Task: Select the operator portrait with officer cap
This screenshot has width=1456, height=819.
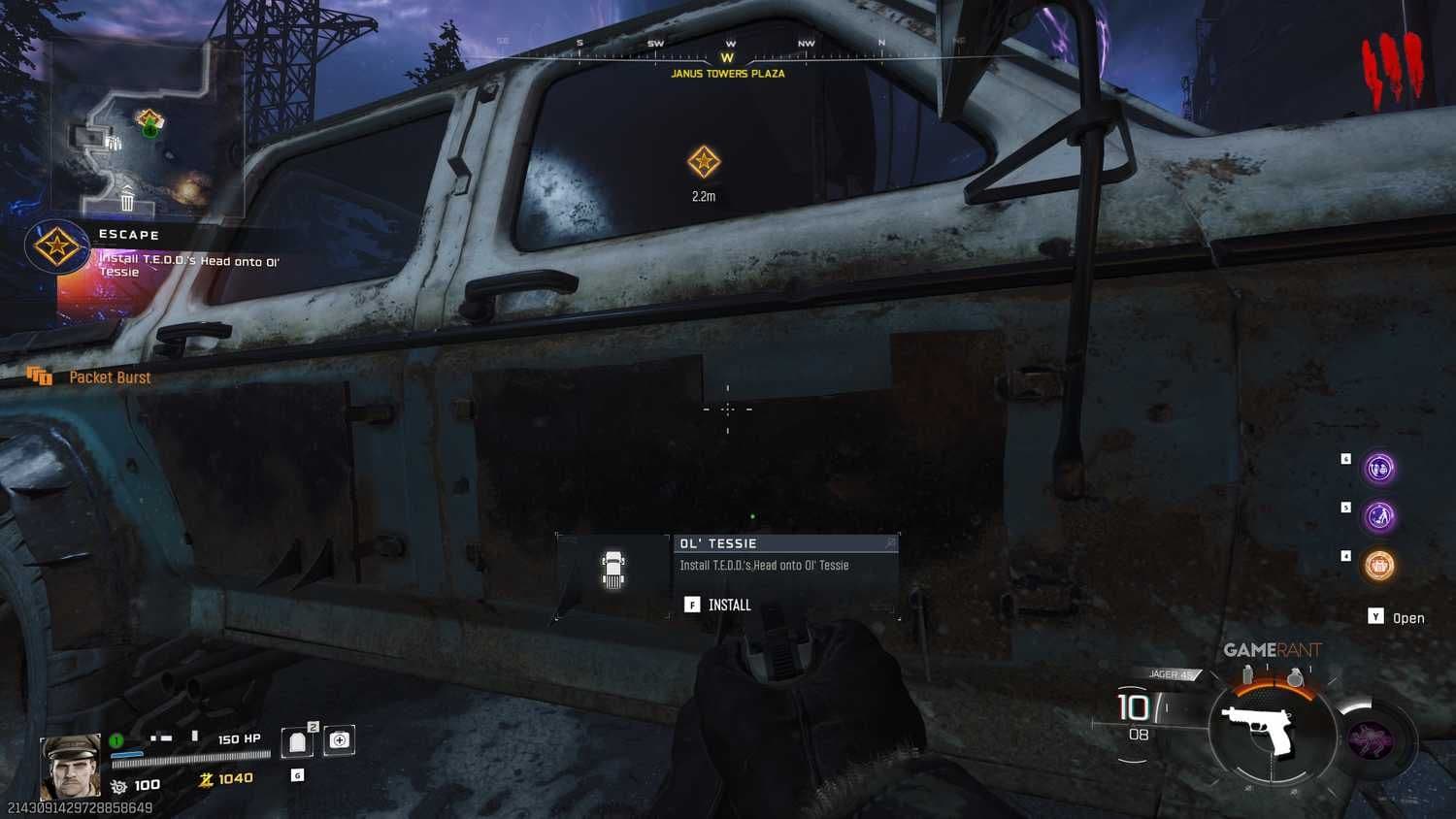Action: (x=70, y=767)
